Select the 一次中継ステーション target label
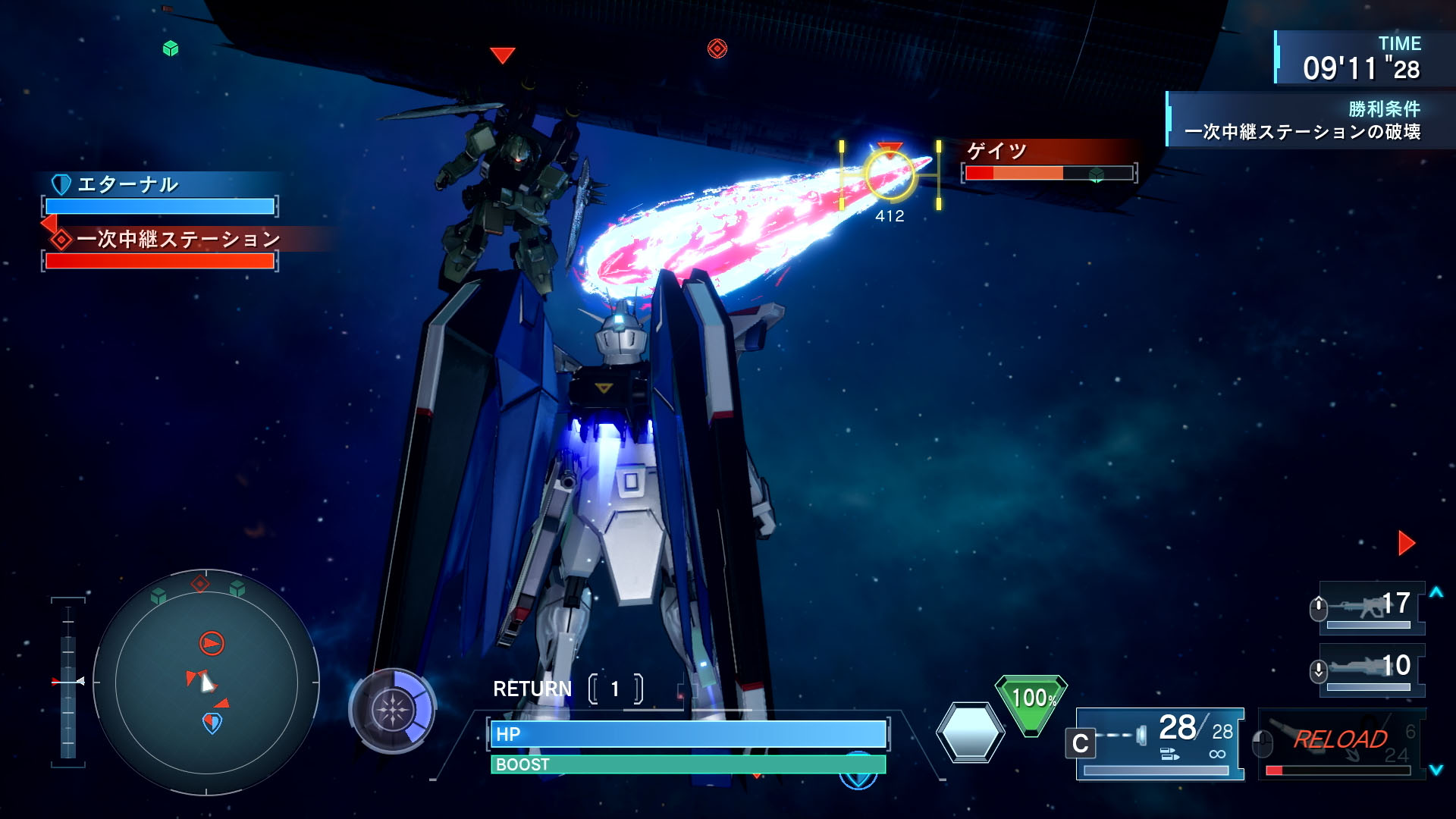The image size is (1456, 819). 177,240
